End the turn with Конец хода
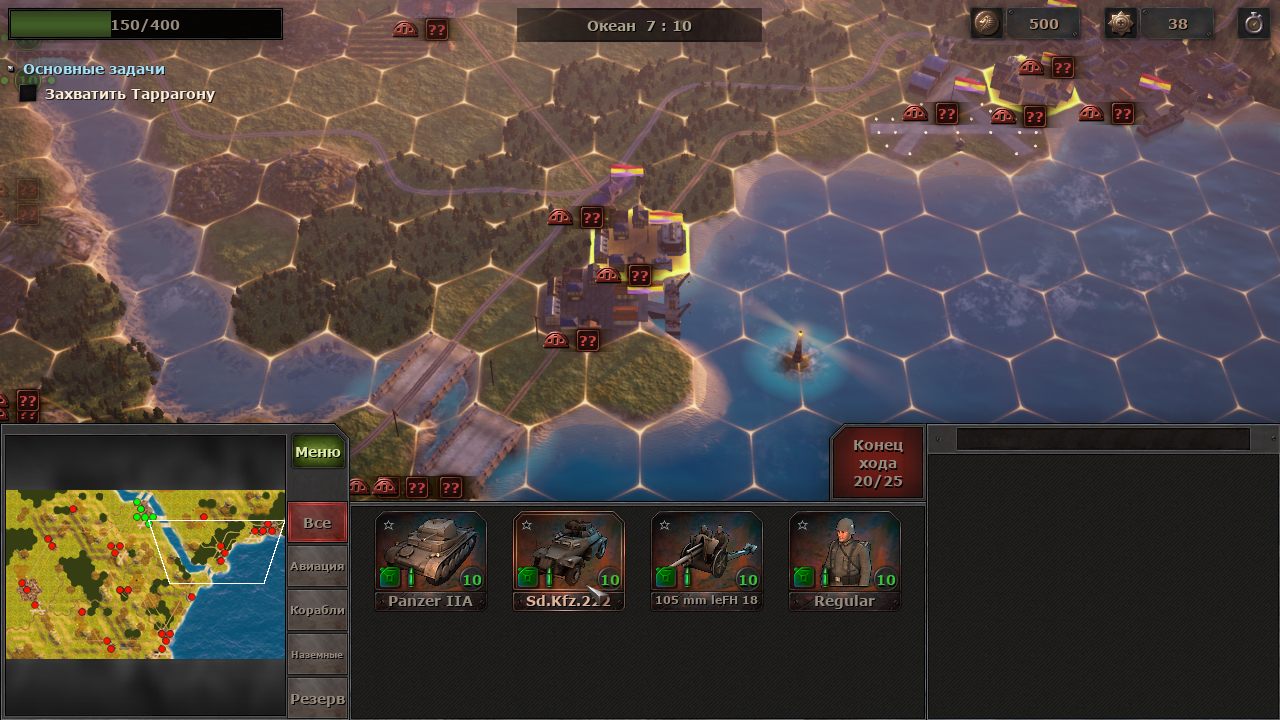Image resolution: width=1280 pixels, height=720 pixels. [x=877, y=463]
